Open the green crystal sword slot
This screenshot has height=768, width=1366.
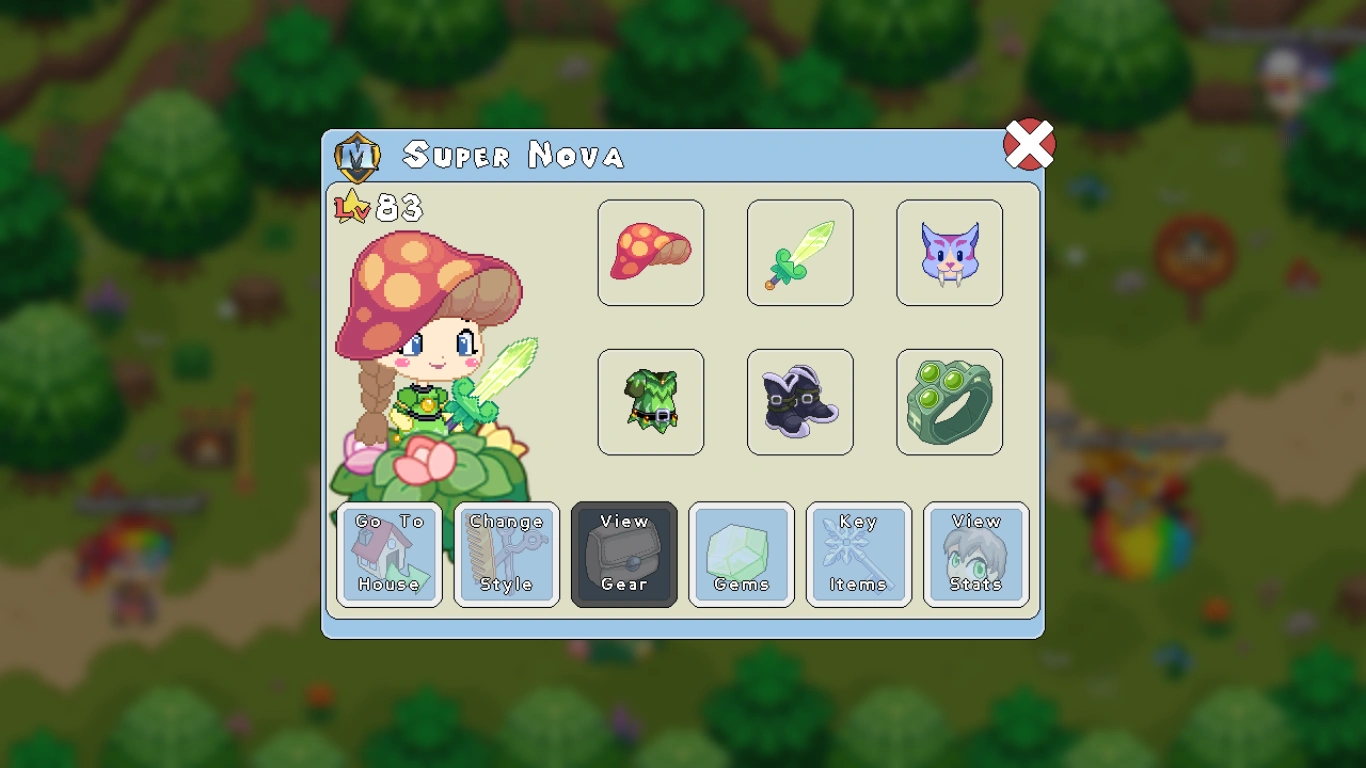tap(799, 252)
